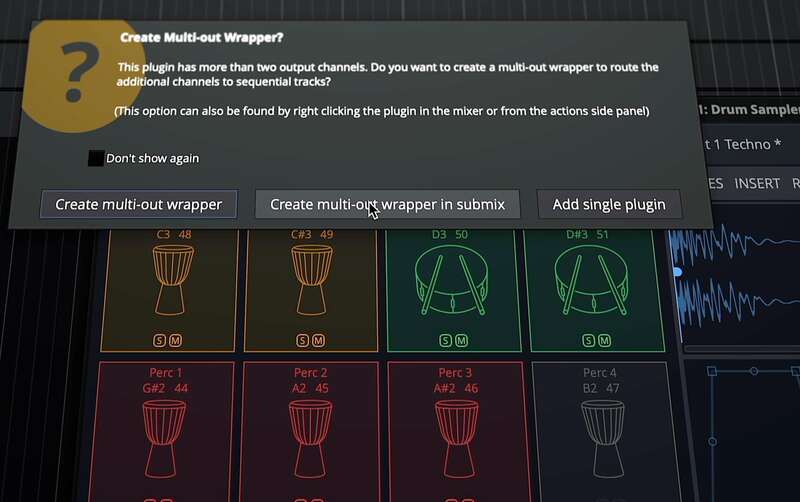The height and width of the screenshot is (502, 800).
Task: Select the D3 50 snare pad
Action: pos(453,285)
